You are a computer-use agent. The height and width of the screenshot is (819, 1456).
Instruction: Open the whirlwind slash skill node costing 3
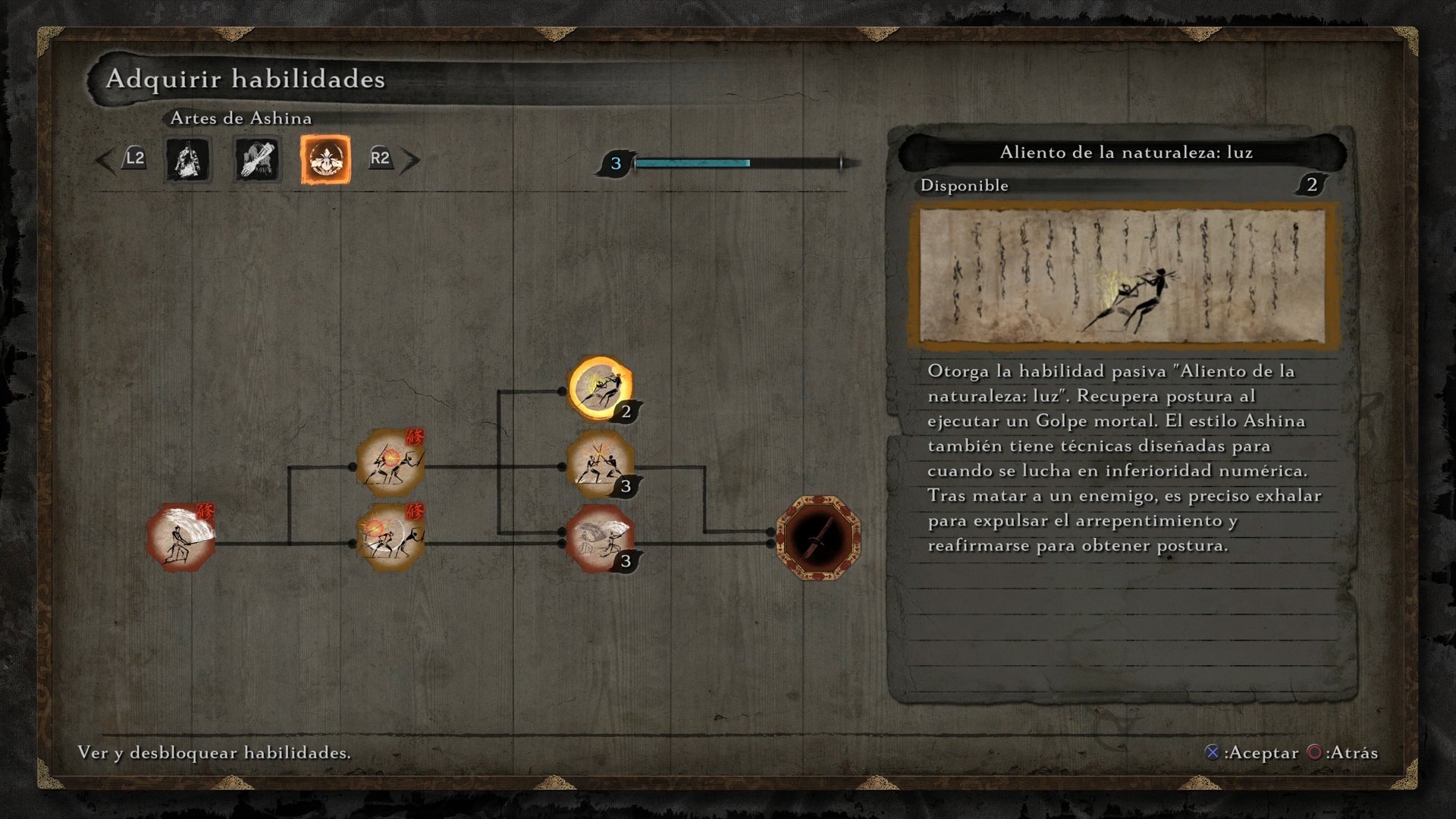pyautogui.click(x=599, y=540)
